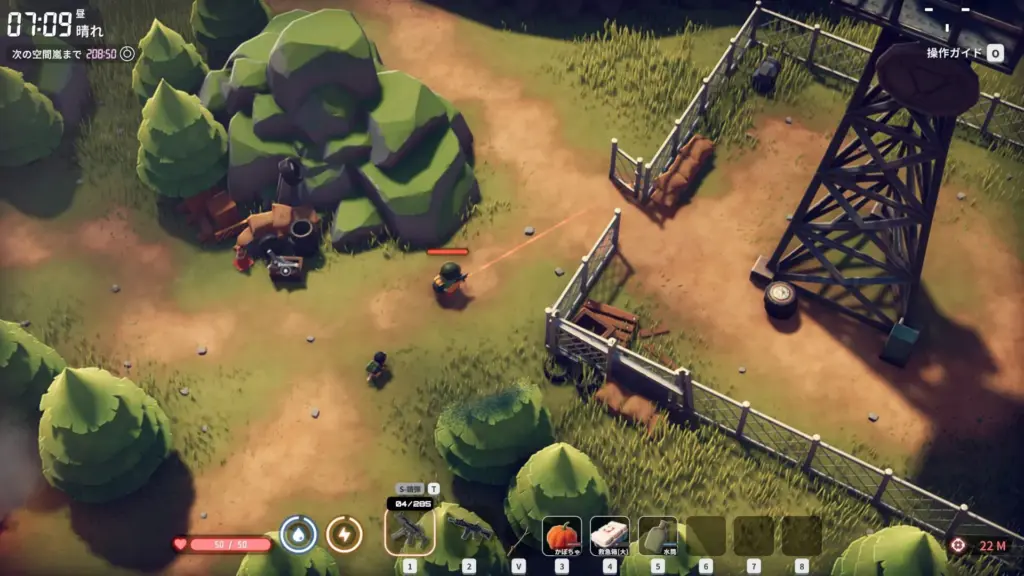Click the water drop hydration icon

298,535
